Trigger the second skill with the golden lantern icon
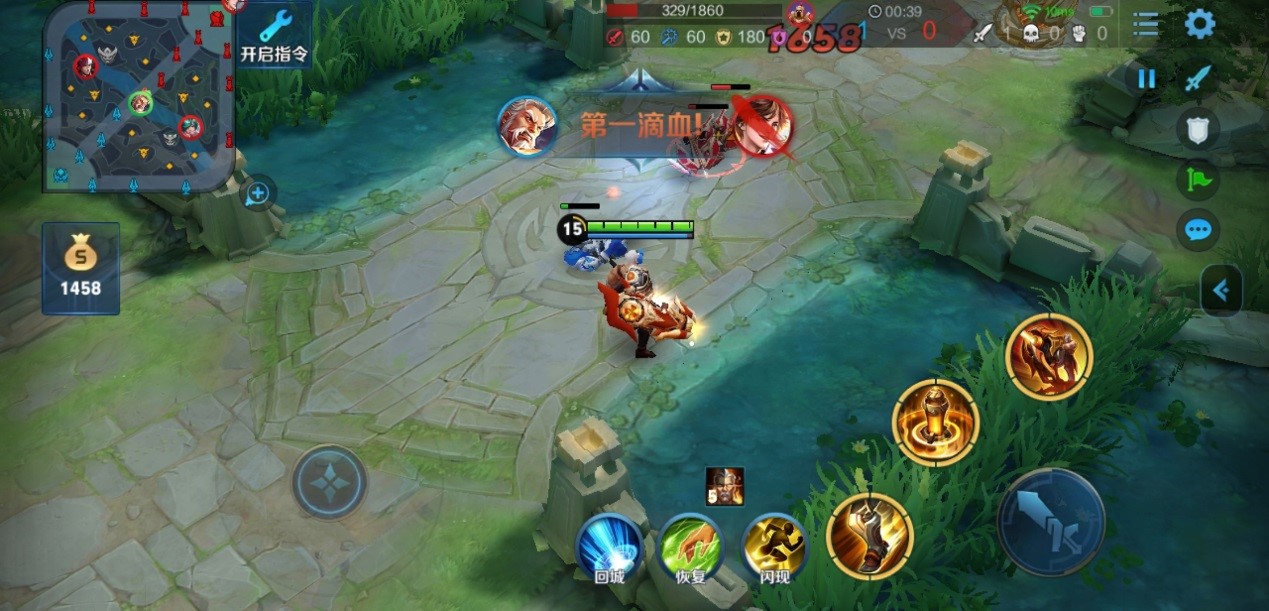The width and height of the screenshot is (1269, 611). click(935, 422)
